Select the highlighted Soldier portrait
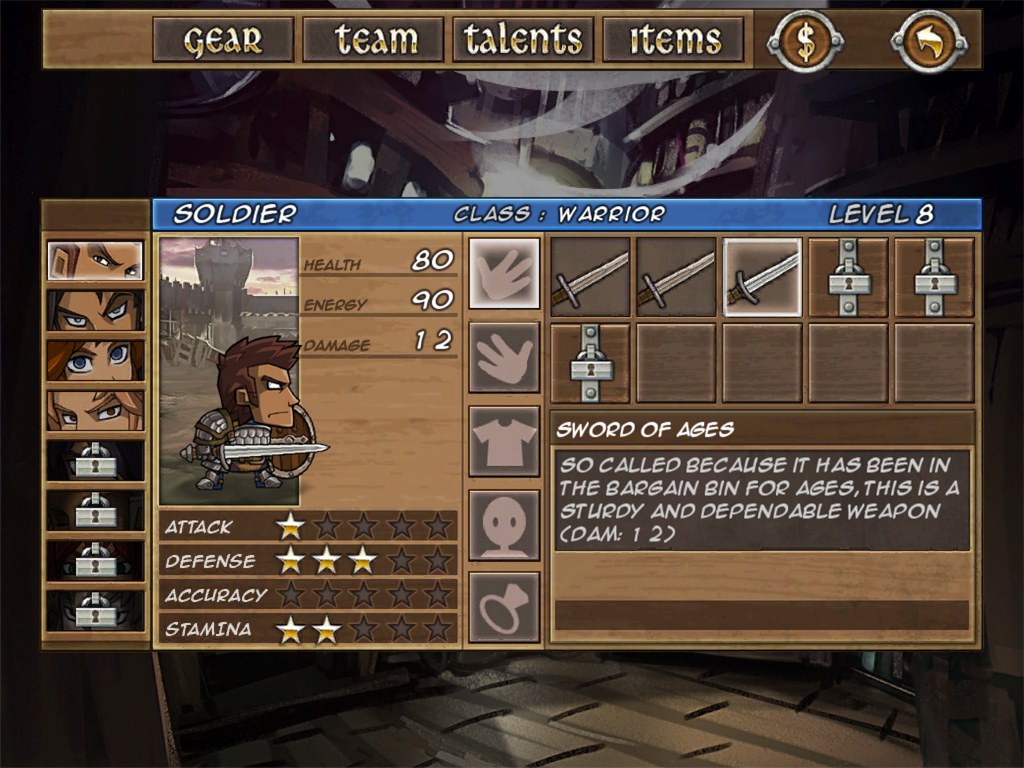1024x768 pixels. 96,261
